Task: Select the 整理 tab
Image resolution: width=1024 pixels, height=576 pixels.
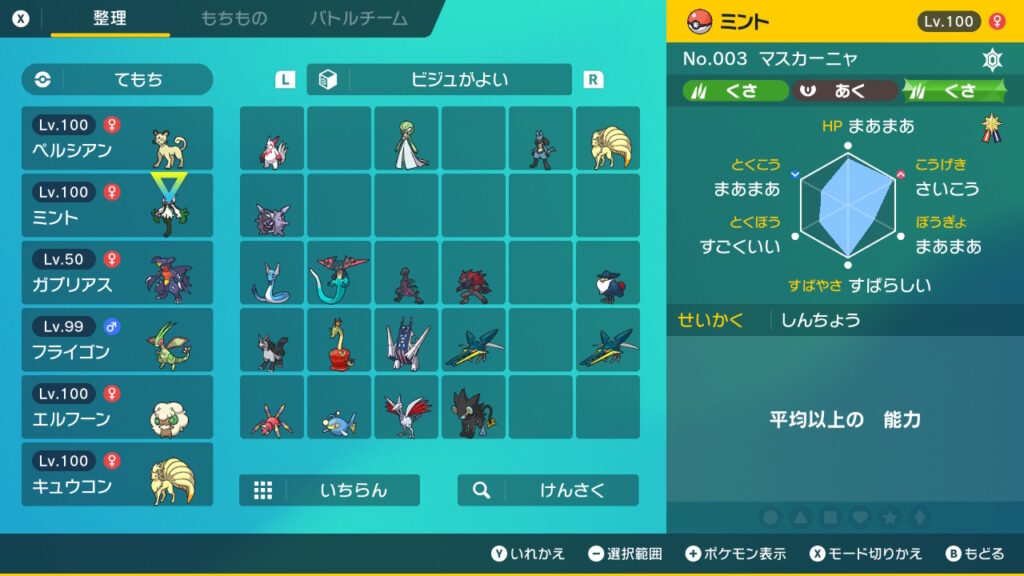Action: click(x=110, y=19)
